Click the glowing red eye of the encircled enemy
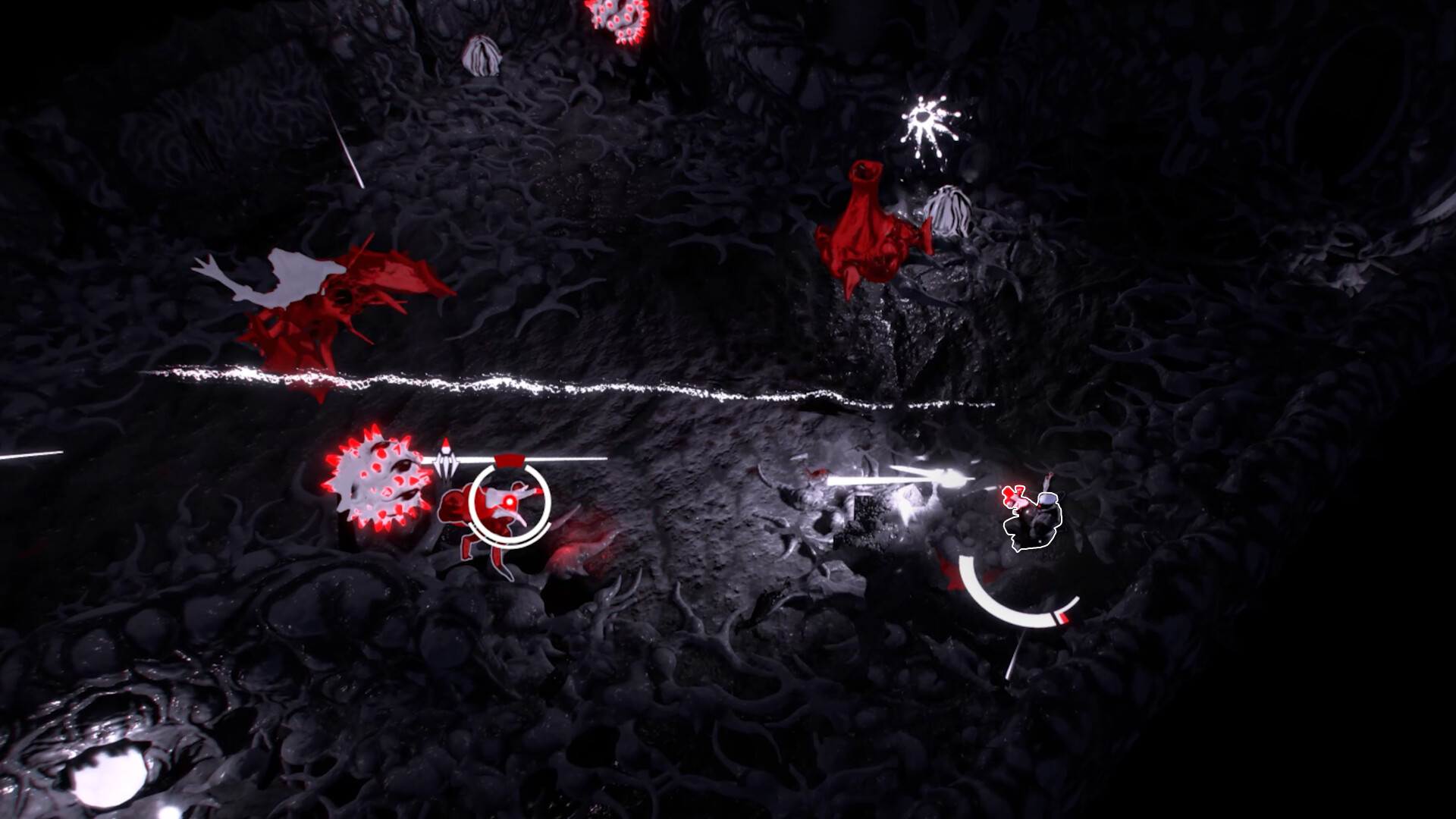Image resolution: width=1456 pixels, height=819 pixels. (510, 502)
